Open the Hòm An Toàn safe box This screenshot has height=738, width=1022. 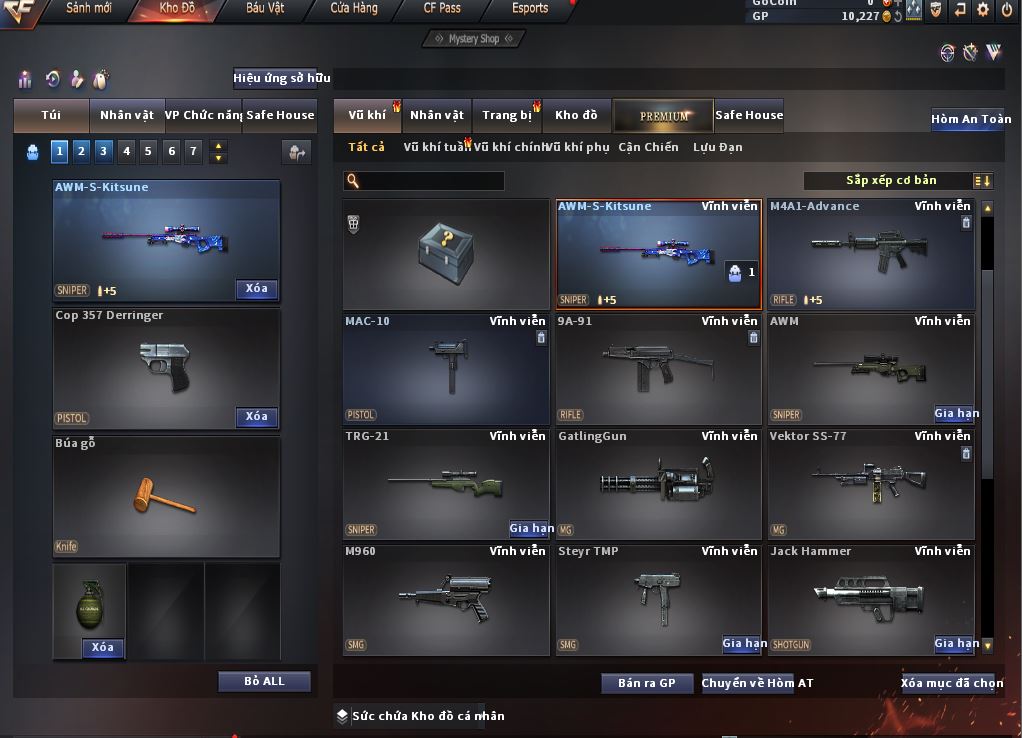(x=970, y=119)
